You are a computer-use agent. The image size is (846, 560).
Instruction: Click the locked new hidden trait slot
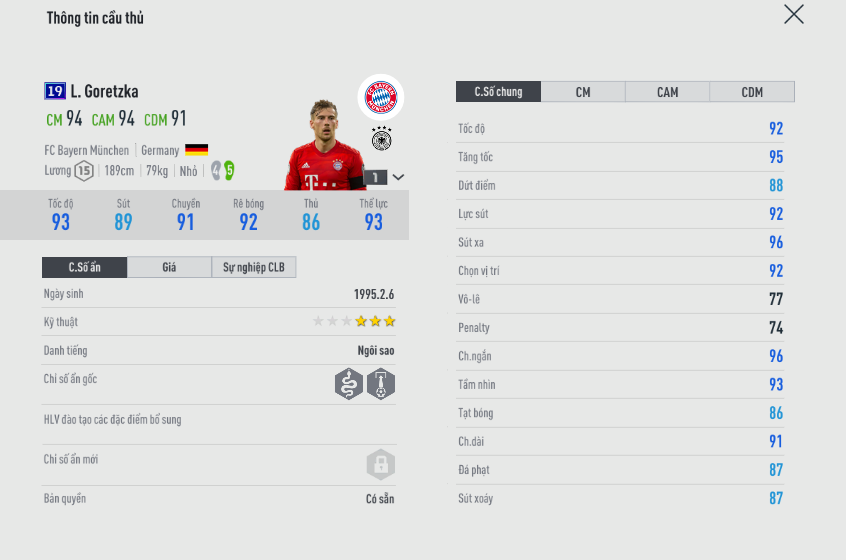380,464
